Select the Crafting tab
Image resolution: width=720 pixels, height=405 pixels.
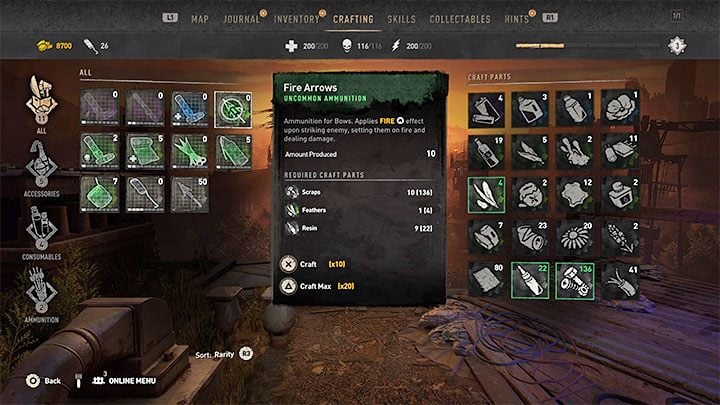click(x=354, y=19)
